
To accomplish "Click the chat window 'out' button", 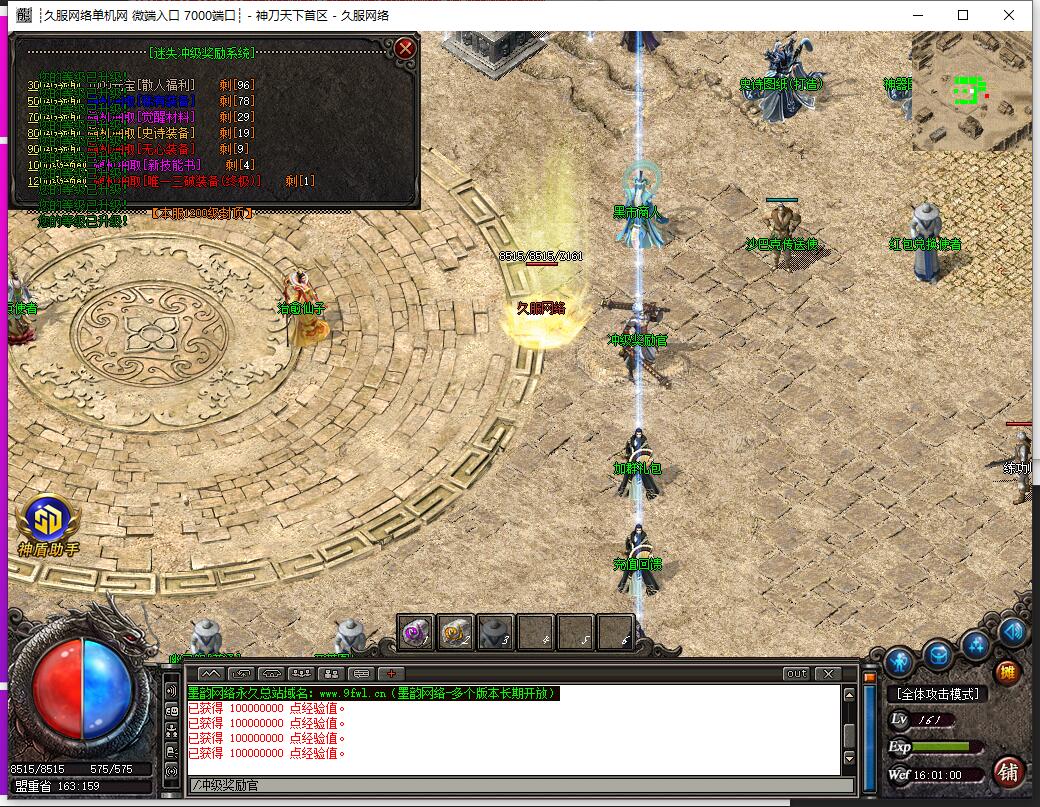I will point(796,674).
